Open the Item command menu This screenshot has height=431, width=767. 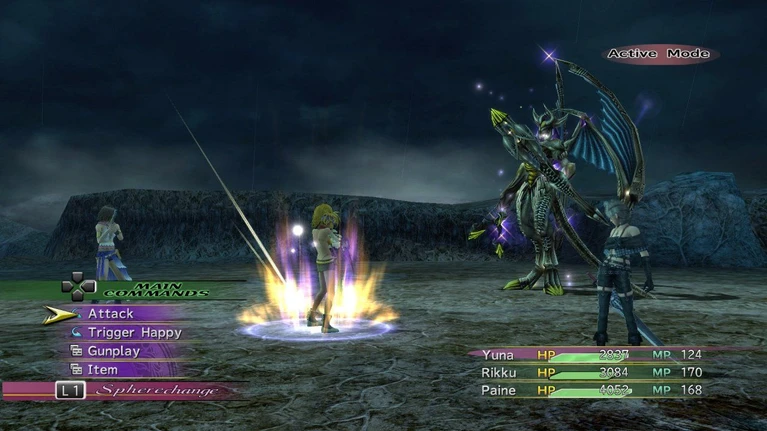[102, 370]
